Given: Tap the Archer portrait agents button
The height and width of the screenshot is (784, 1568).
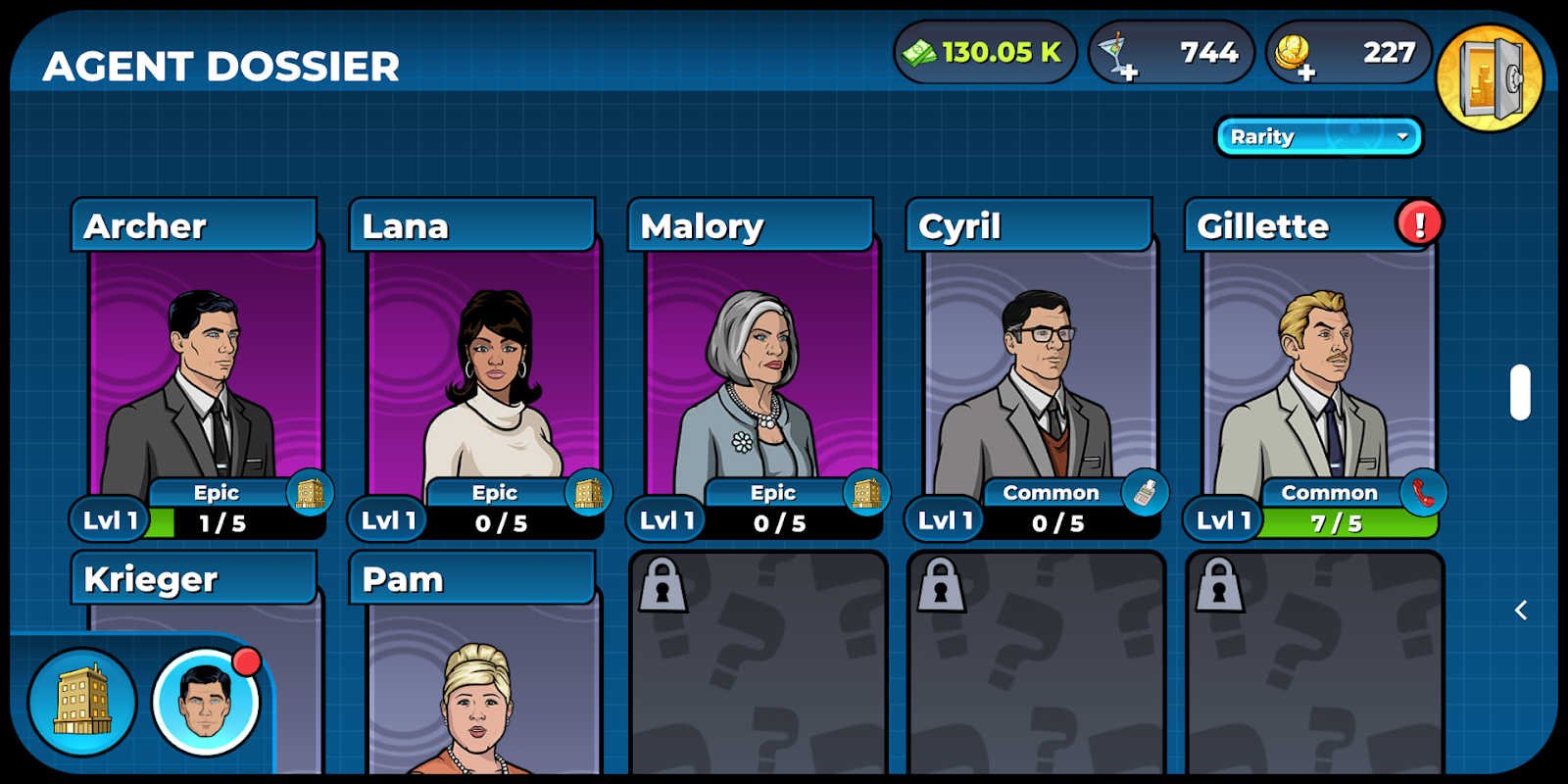Looking at the screenshot, I should click(207, 701).
